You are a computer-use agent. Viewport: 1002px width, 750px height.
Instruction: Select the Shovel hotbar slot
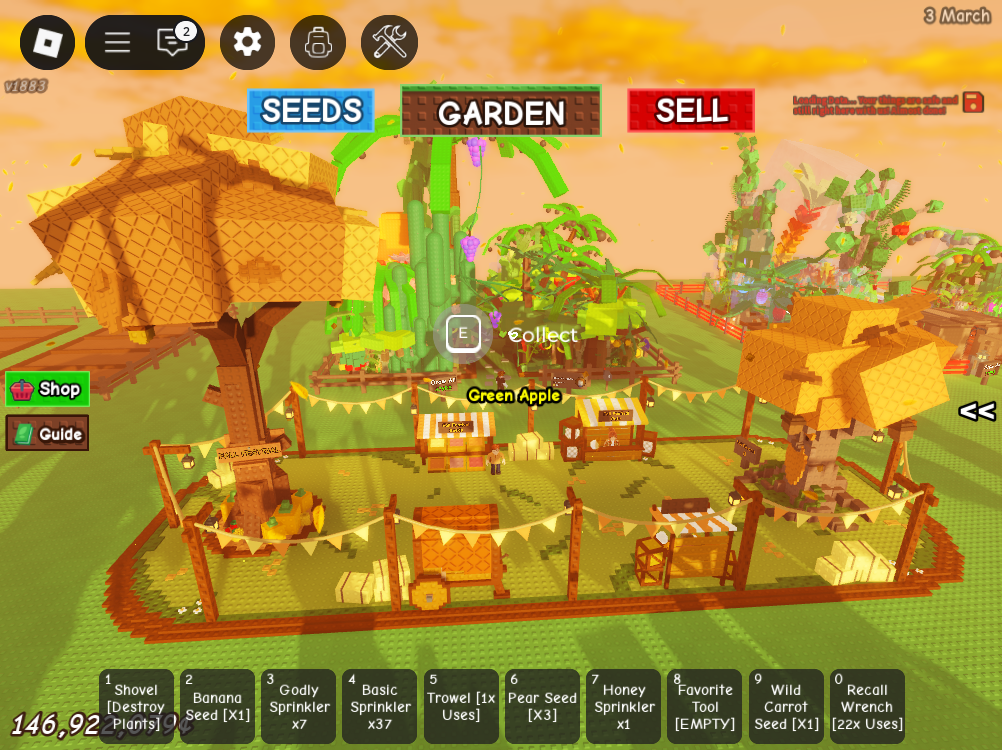(136, 706)
